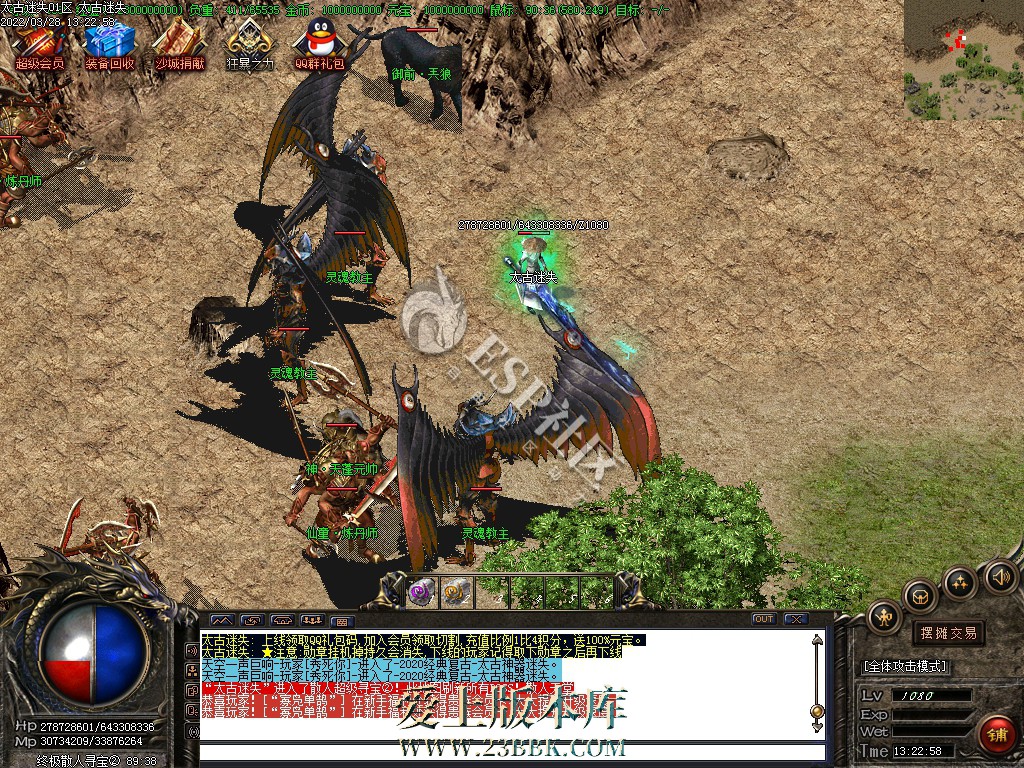
Task: Click the chat log scrollbar handle
Action: (817, 712)
